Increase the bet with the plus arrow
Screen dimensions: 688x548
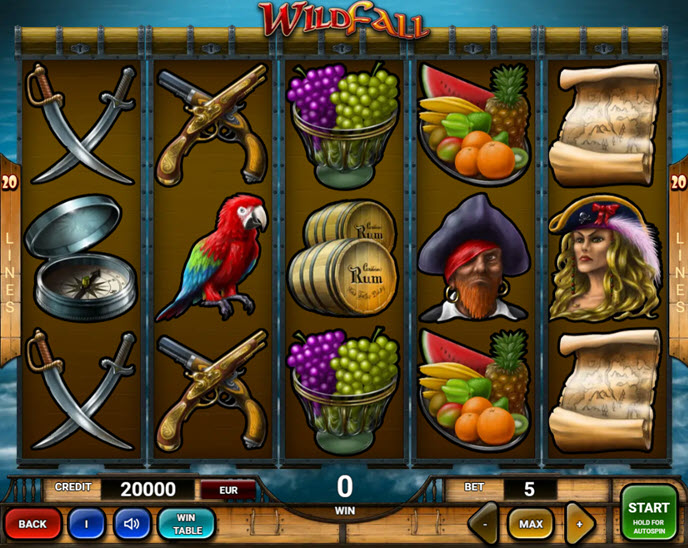(x=579, y=523)
